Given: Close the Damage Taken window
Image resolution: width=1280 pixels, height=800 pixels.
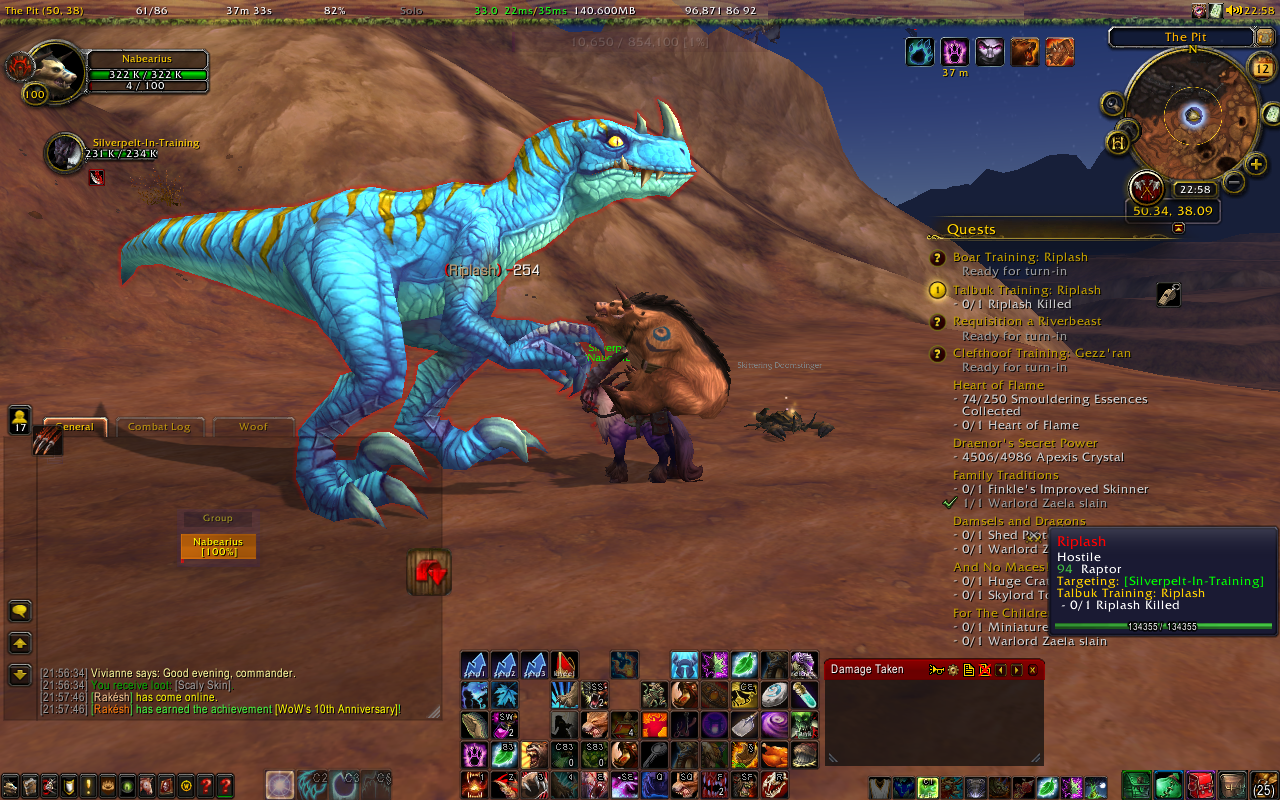Looking at the screenshot, I should point(1032,670).
